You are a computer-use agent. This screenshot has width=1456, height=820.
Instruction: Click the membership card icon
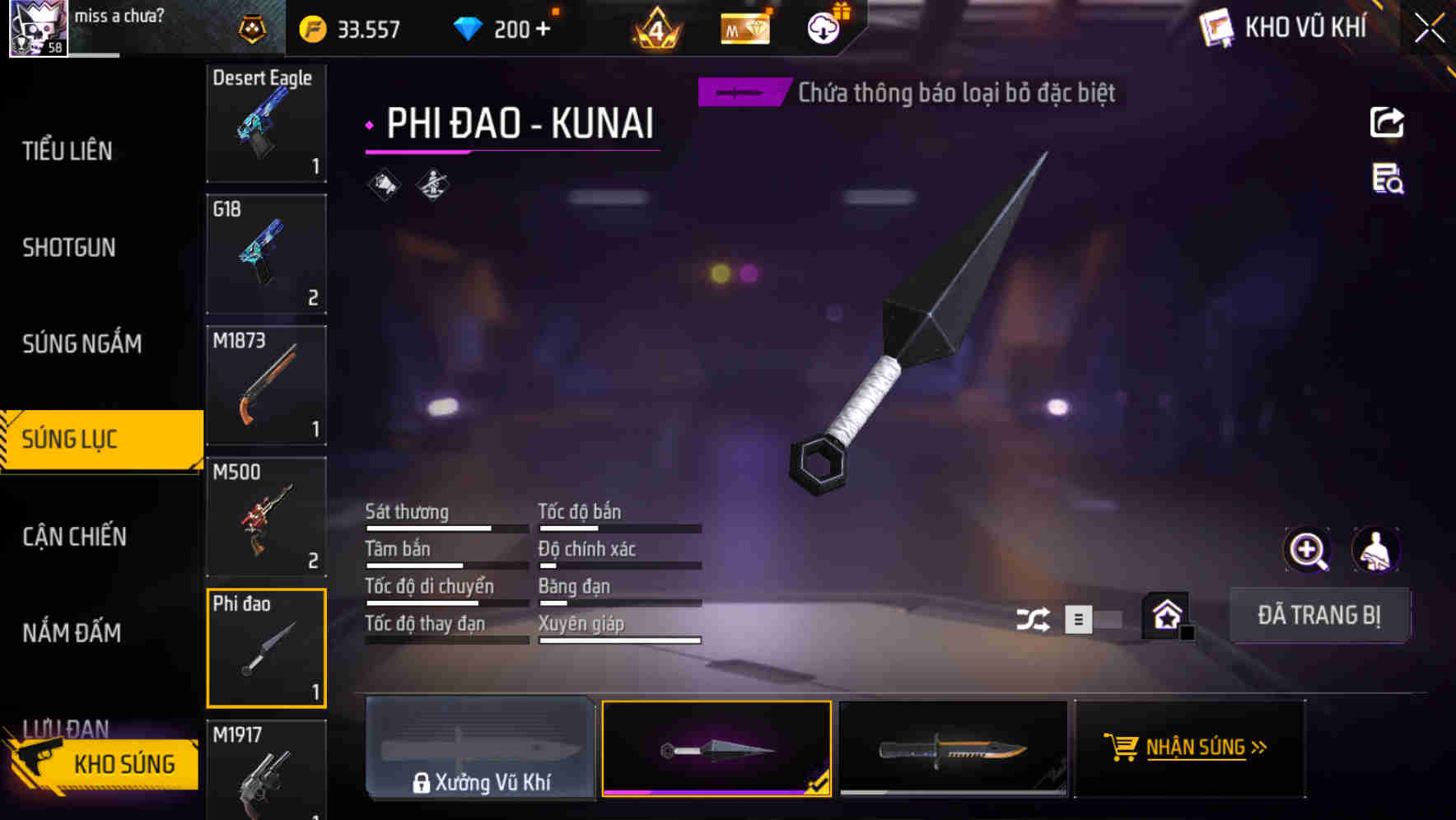pos(744,28)
